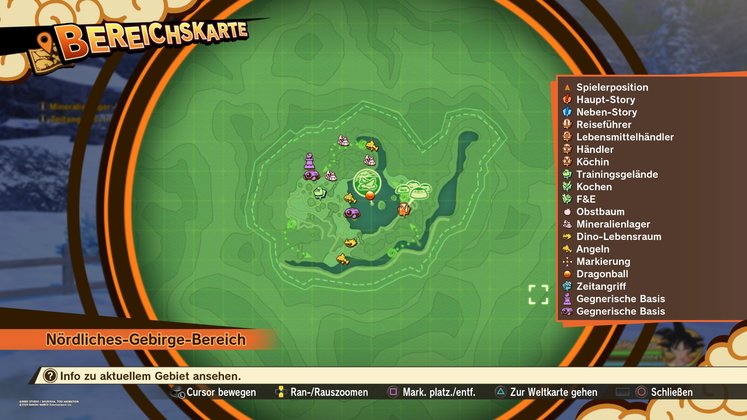747x420 pixels.
Task: Choose Haupt-Story in the map legend
Action: point(606,100)
